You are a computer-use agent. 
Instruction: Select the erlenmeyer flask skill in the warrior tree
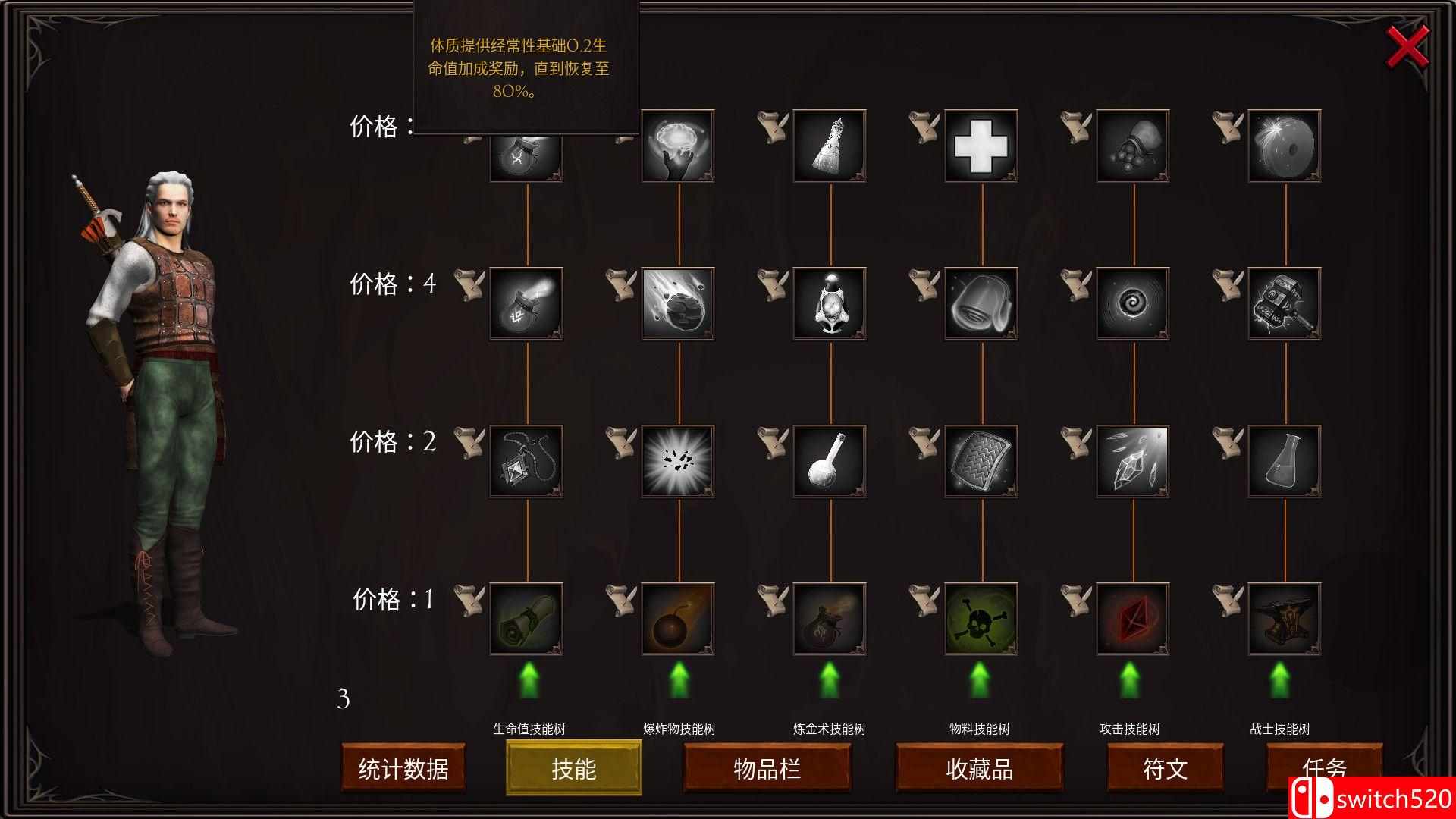coord(1283,461)
